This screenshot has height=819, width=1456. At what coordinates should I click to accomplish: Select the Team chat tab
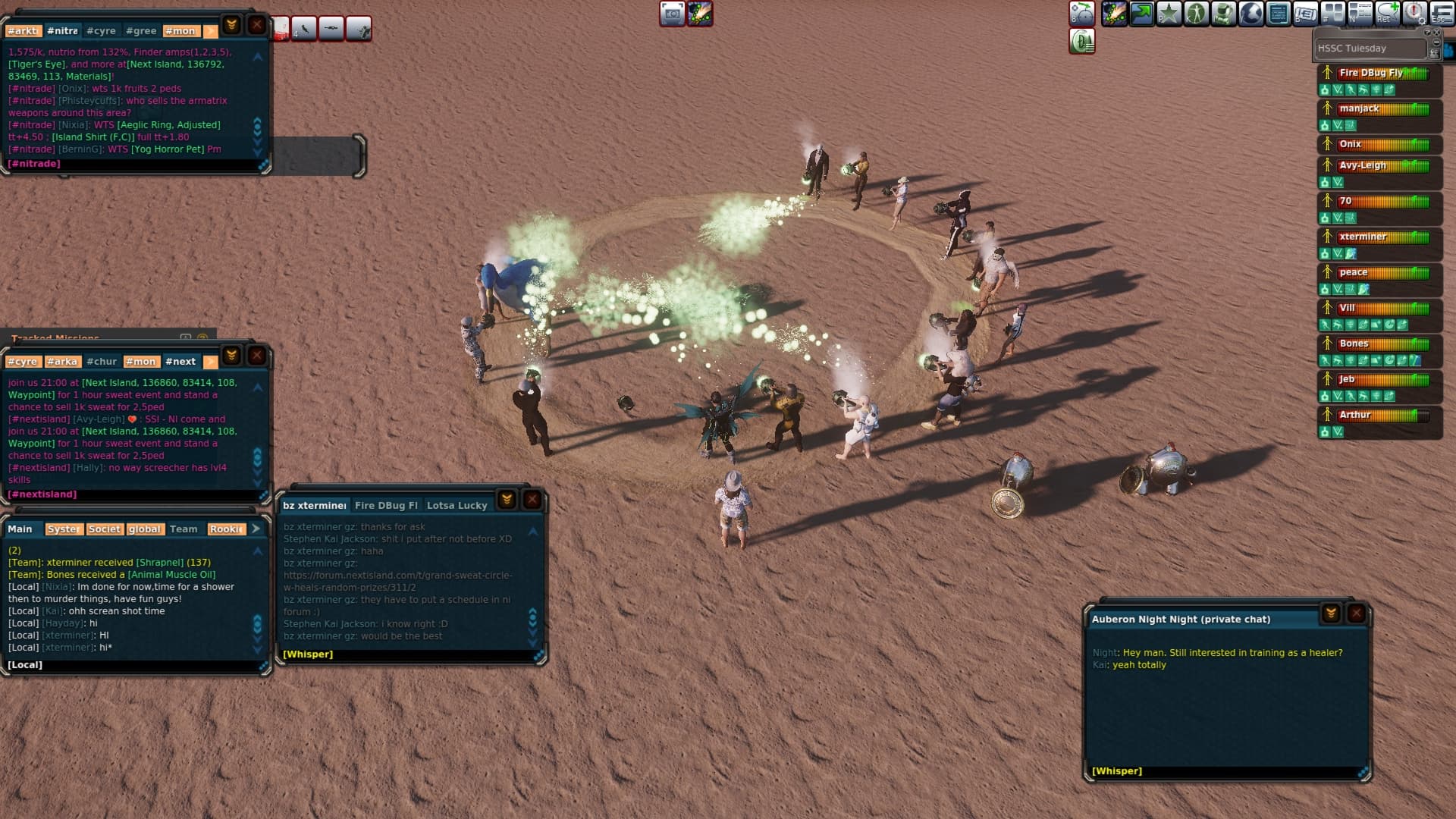(x=184, y=529)
